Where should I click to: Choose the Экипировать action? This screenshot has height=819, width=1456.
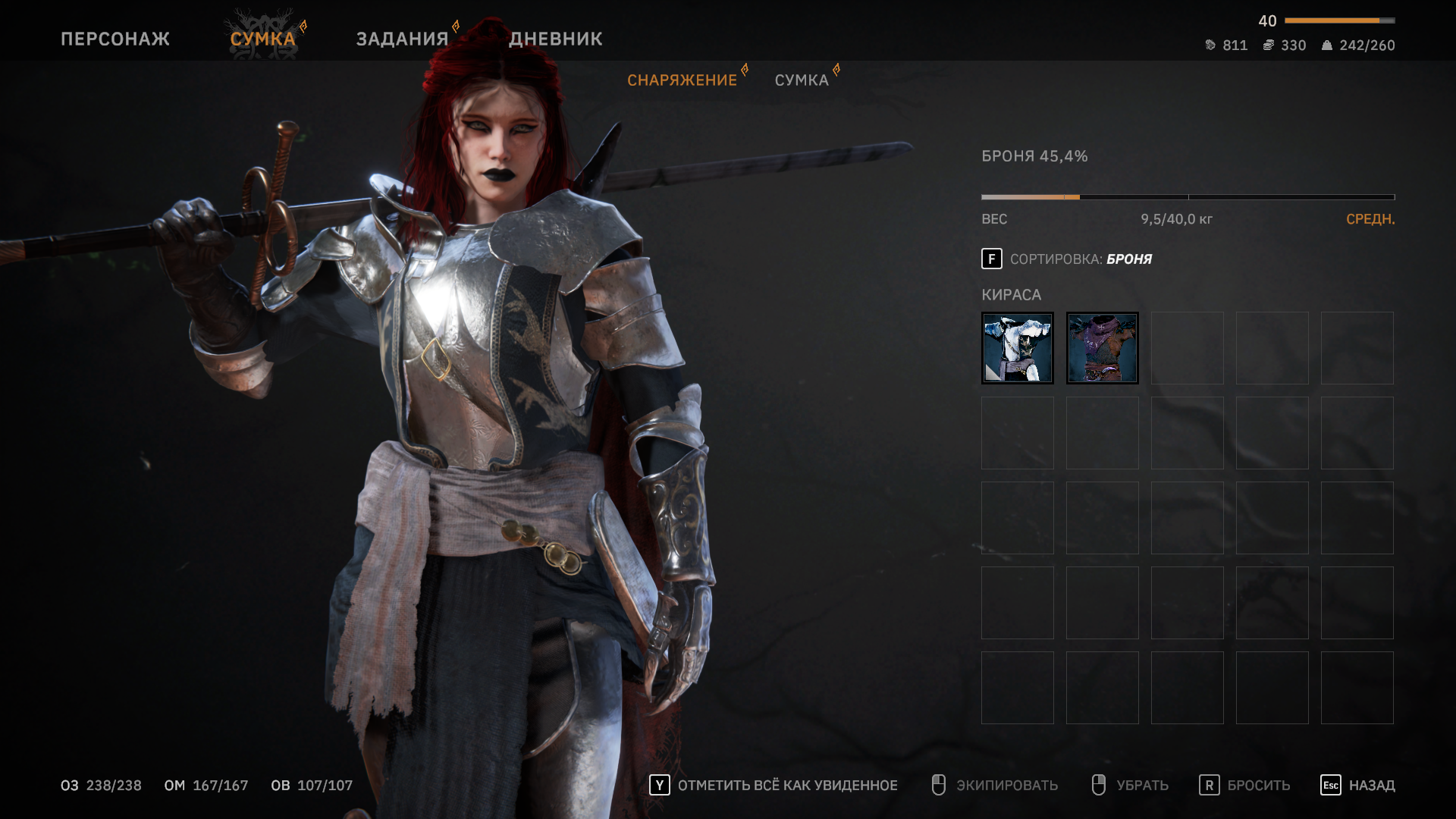click(x=995, y=786)
